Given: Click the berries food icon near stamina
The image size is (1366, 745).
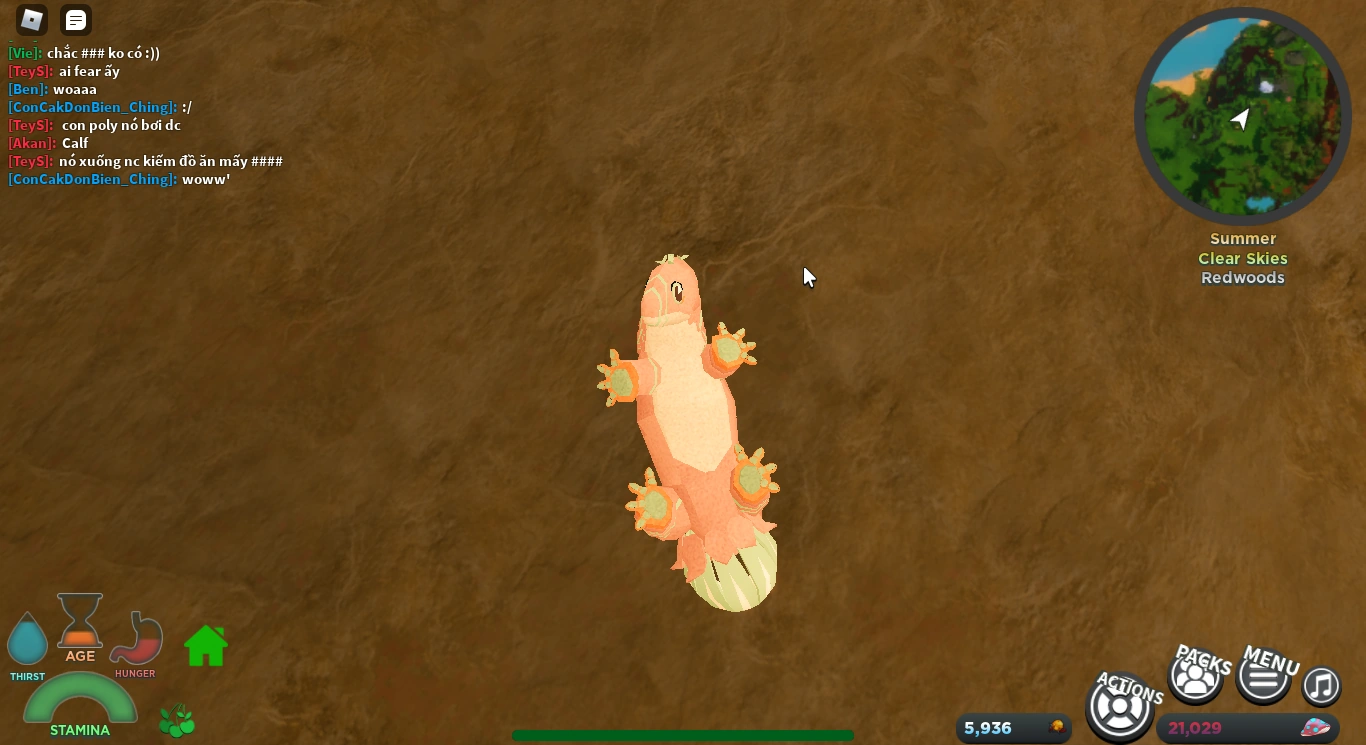Looking at the screenshot, I should (178, 720).
